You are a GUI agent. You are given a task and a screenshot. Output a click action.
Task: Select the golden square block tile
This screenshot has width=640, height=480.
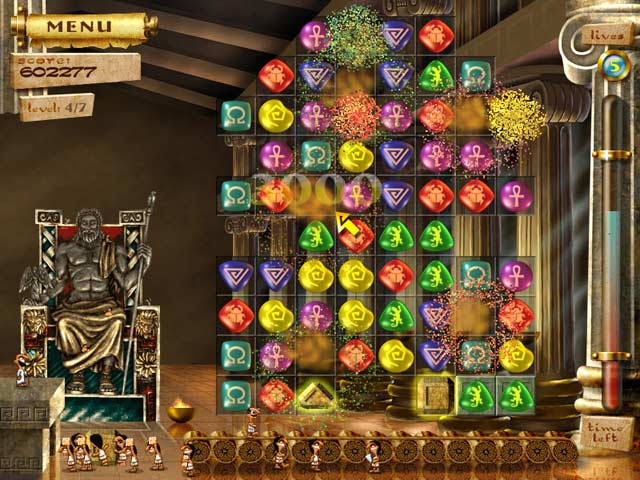(x=435, y=395)
